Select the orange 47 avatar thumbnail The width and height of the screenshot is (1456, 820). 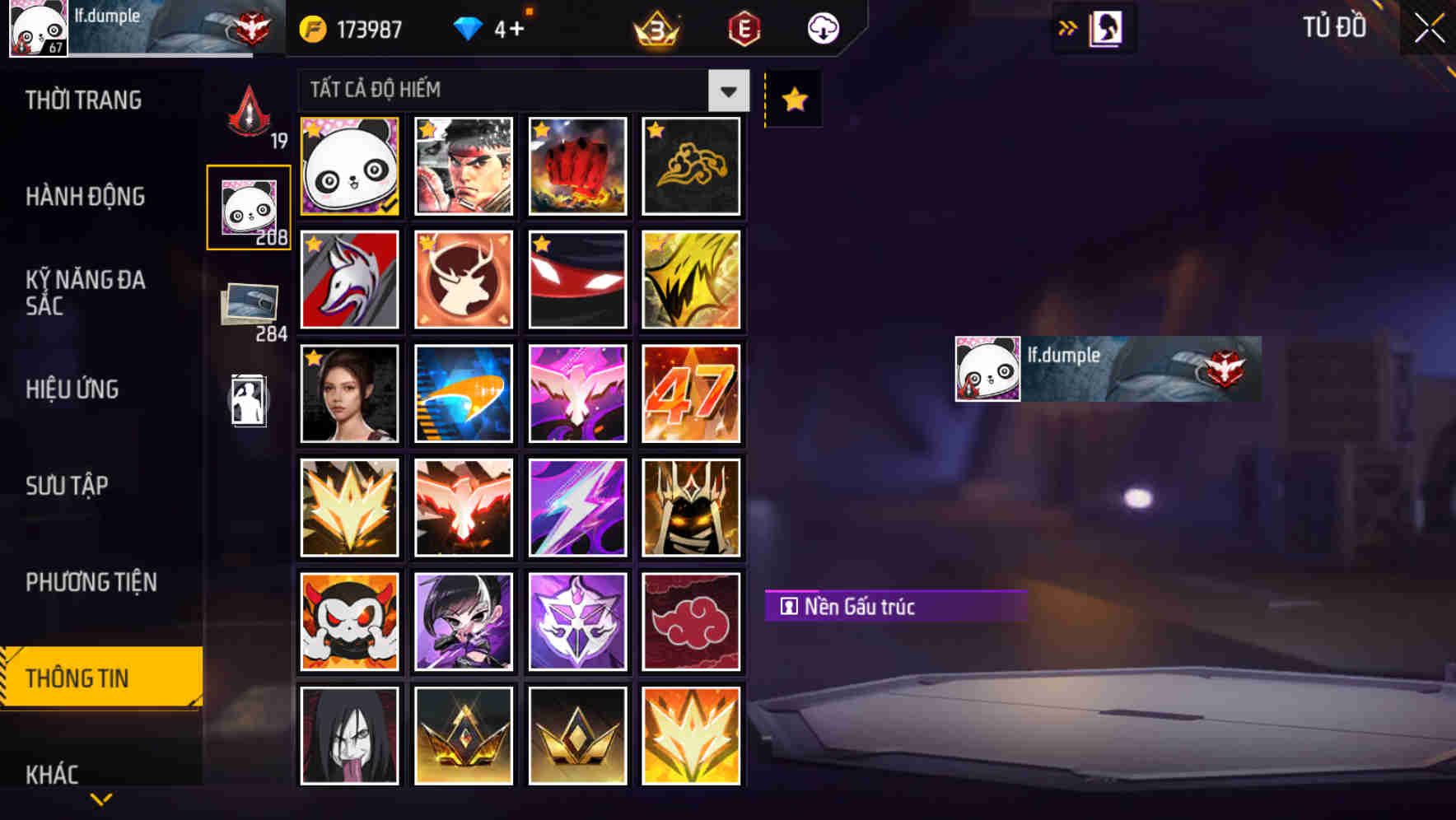[x=692, y=393]
